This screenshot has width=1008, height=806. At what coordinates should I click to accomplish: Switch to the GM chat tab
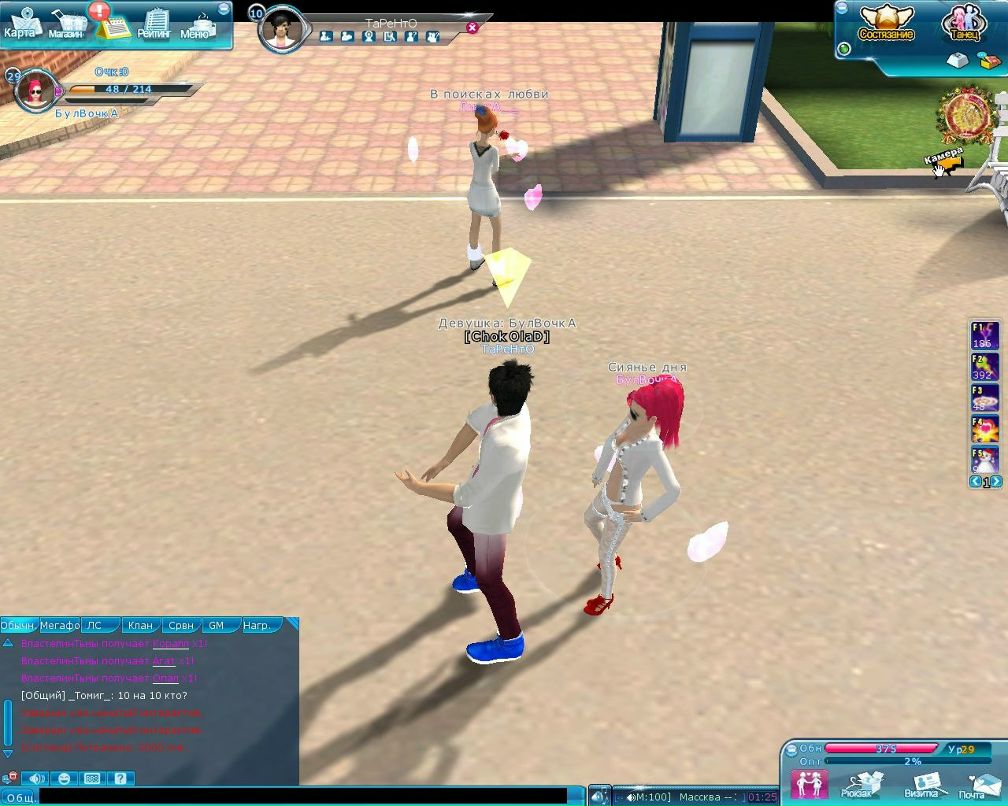(x=216, y=626)
